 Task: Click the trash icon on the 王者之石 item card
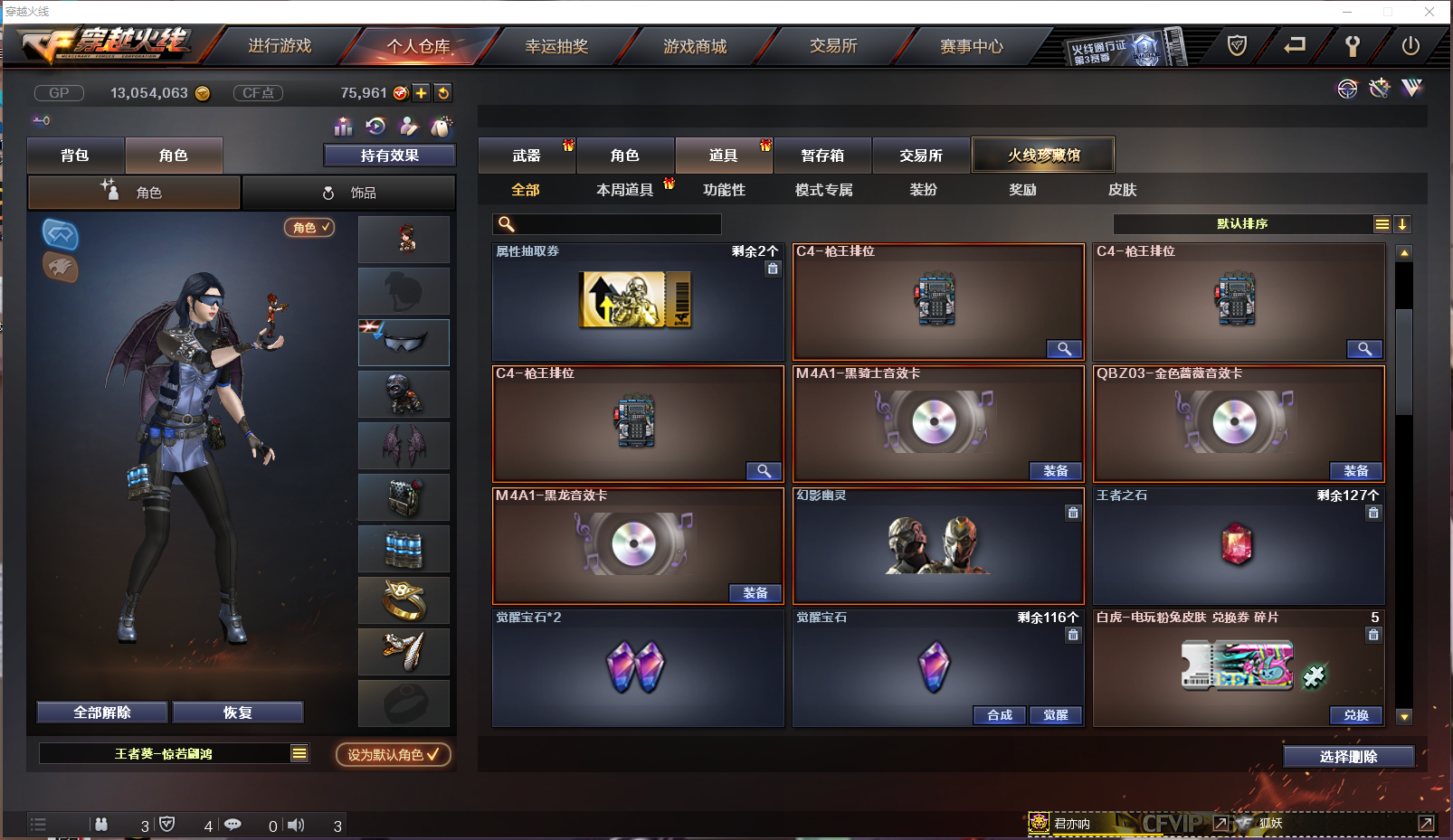[1373, 512]
